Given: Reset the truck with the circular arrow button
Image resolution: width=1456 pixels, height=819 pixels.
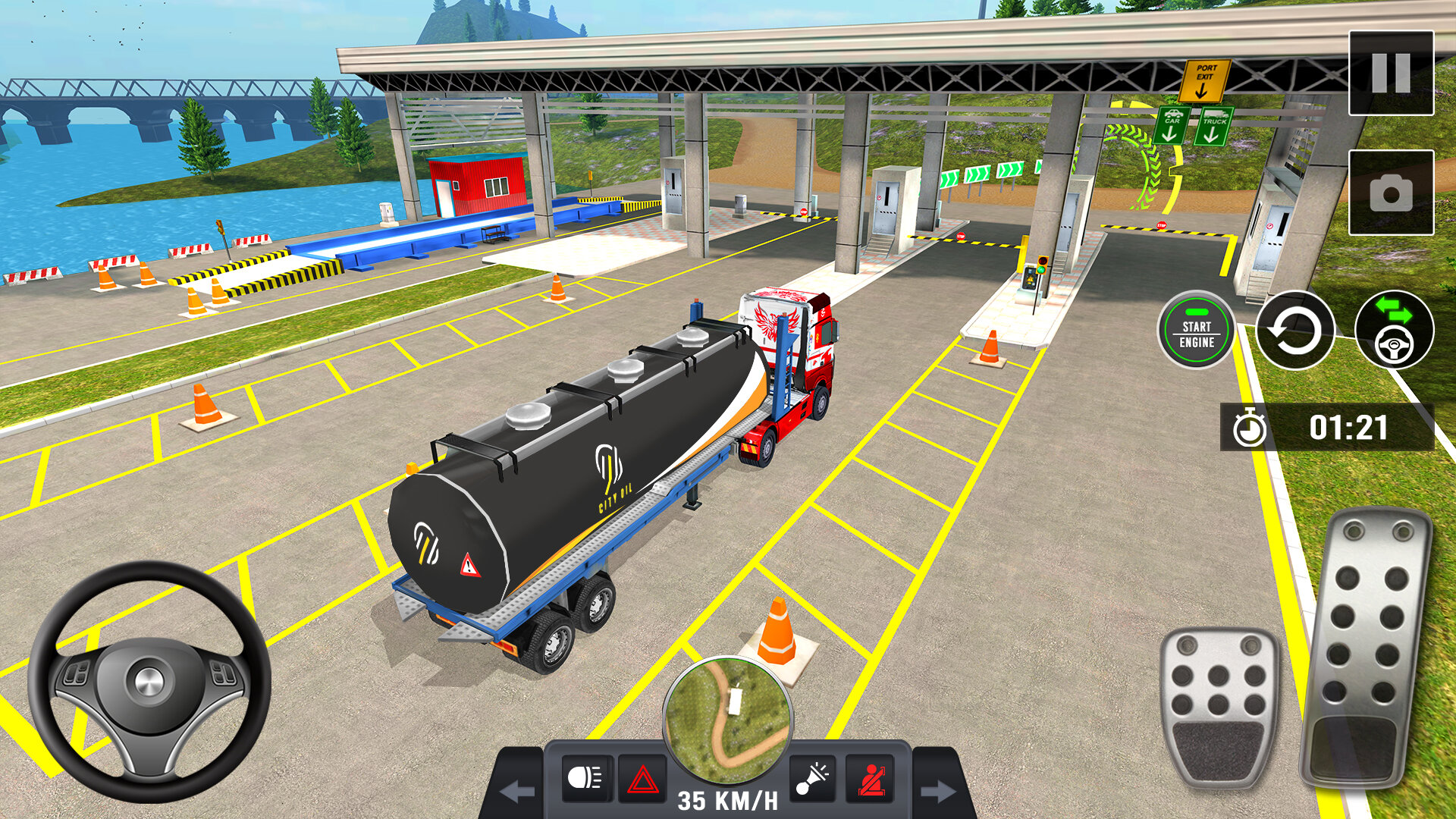Looking at the screenshot, I should [x=1294, y=331].
